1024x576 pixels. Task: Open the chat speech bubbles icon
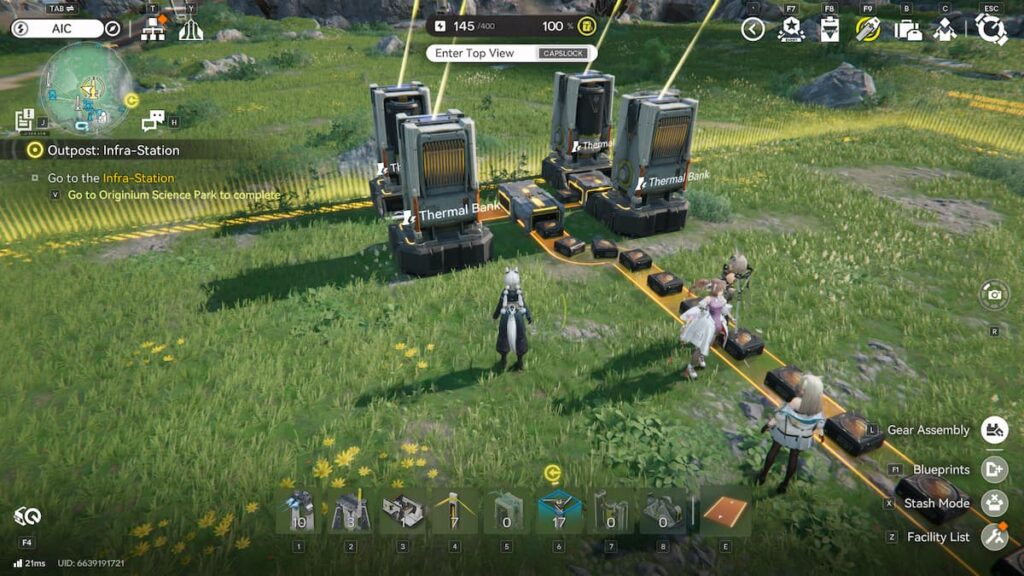(153, 121)
